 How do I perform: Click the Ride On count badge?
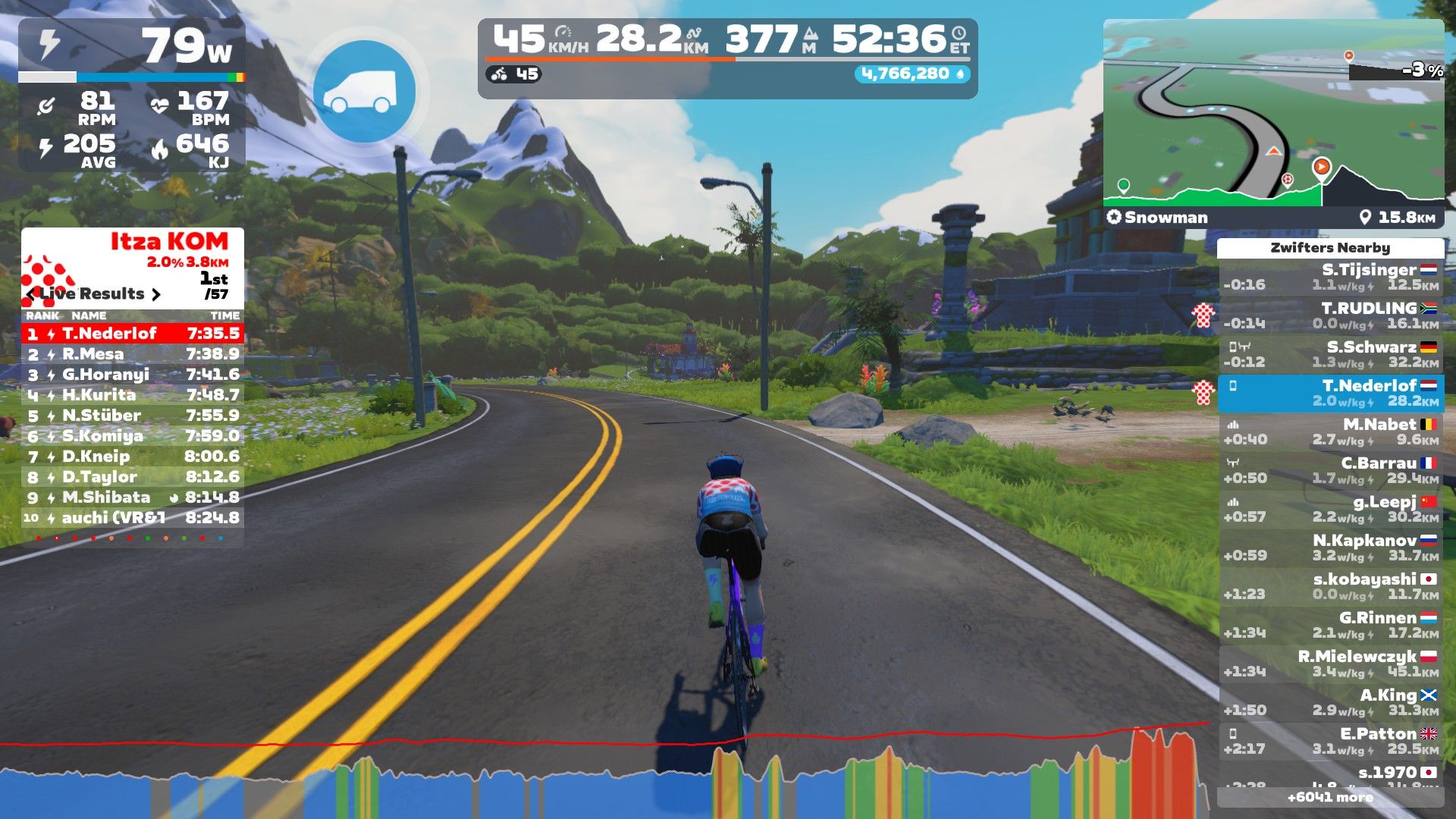point(913,74)
